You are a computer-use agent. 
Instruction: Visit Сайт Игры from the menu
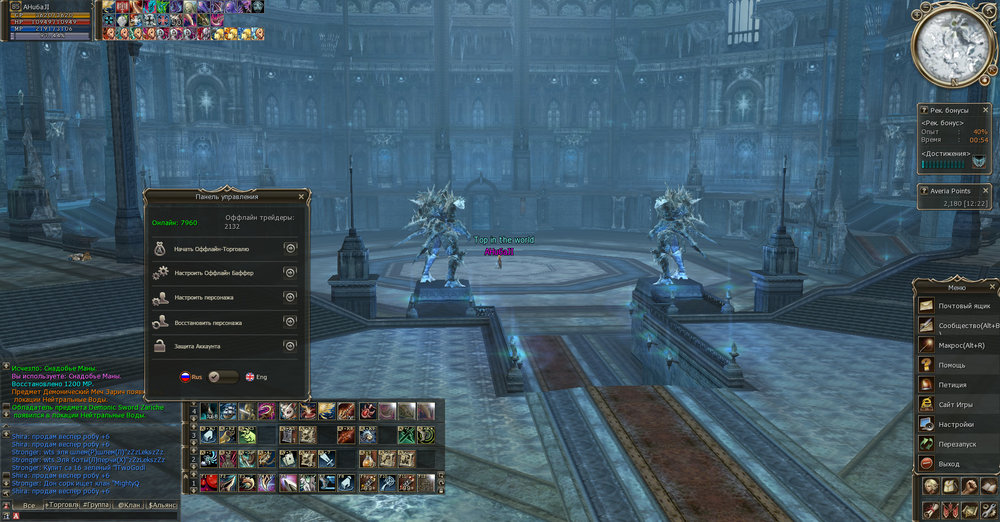pos(955,404)
